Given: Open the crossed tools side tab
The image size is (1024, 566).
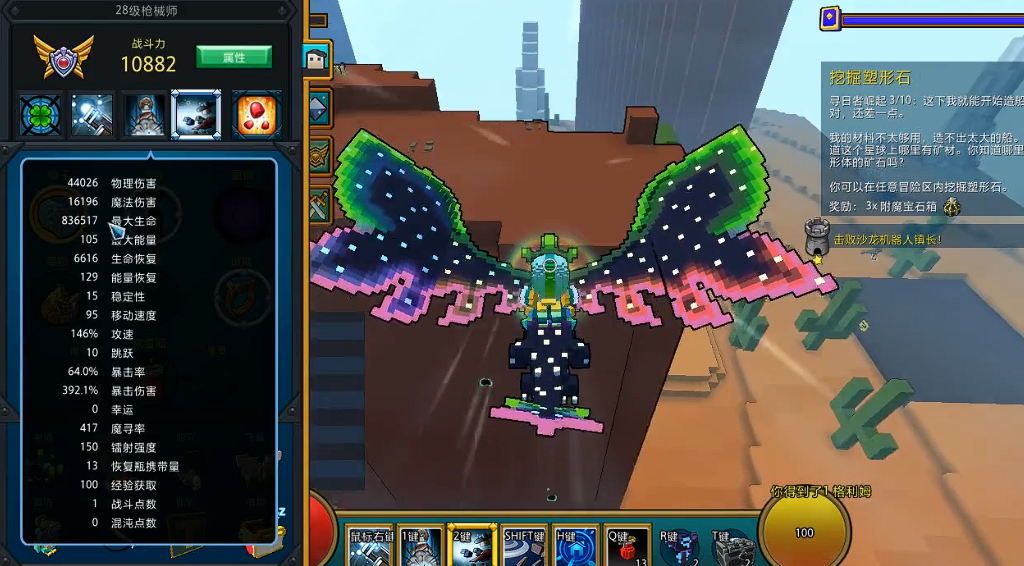Looking at the screenshot, I should click(319, 200).
